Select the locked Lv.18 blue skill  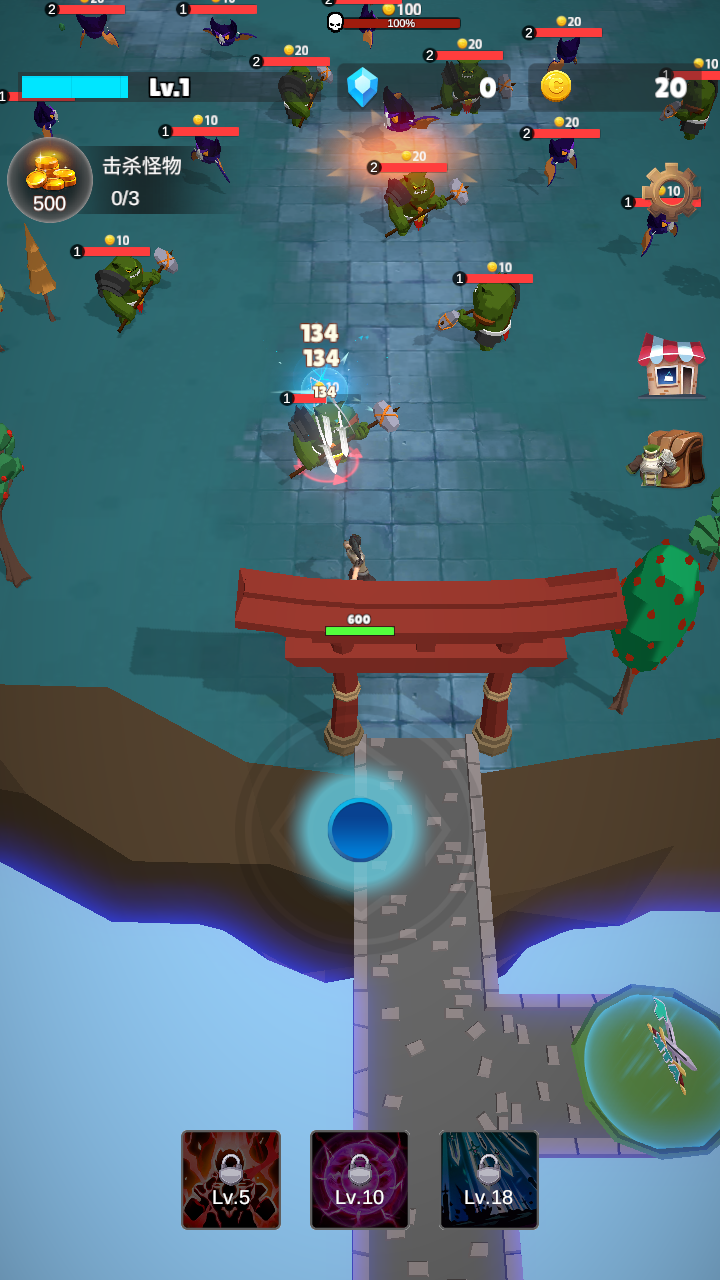[x=489, y=1180]
